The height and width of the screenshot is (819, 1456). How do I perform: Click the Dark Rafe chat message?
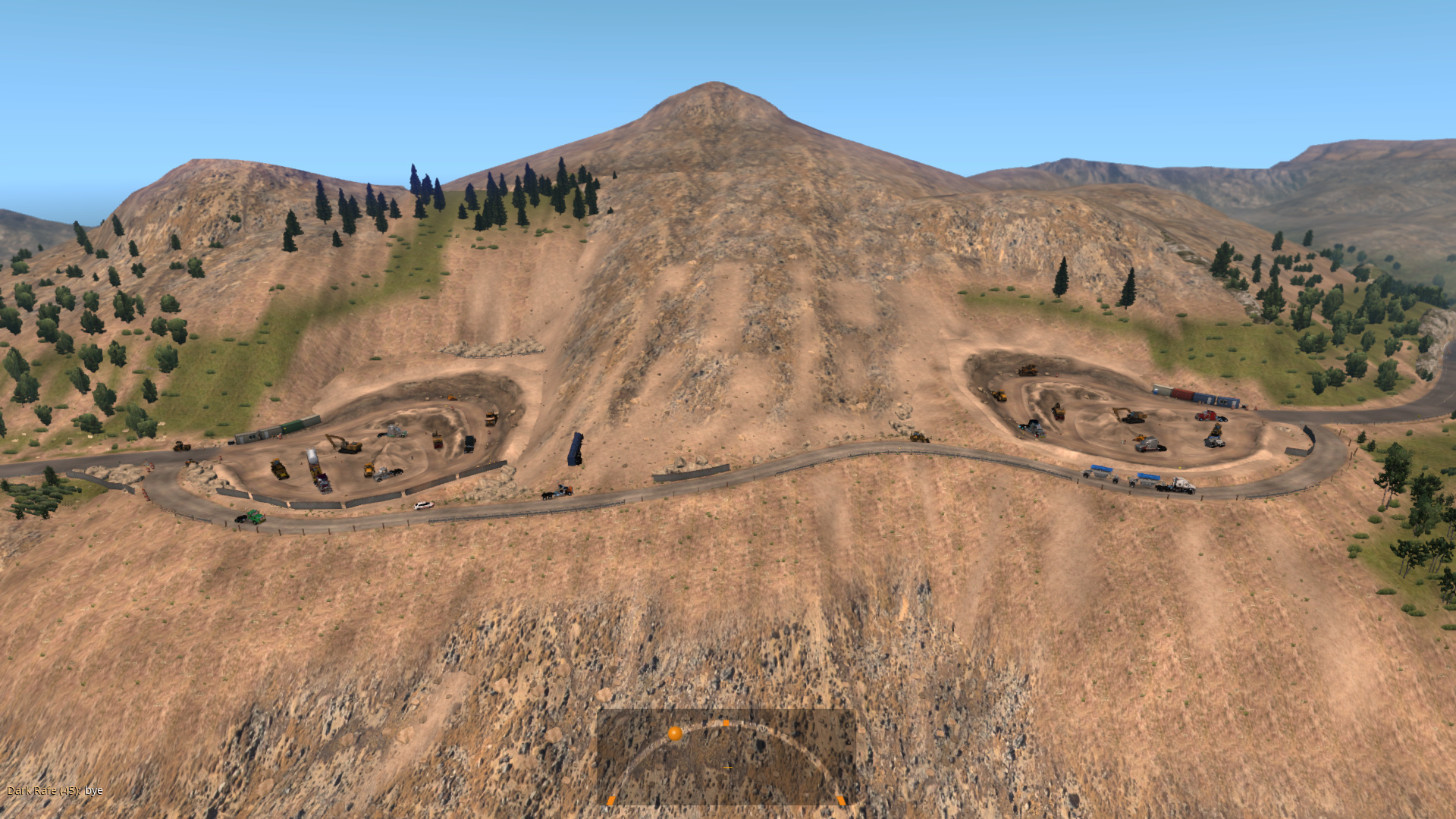coord(55,790)
